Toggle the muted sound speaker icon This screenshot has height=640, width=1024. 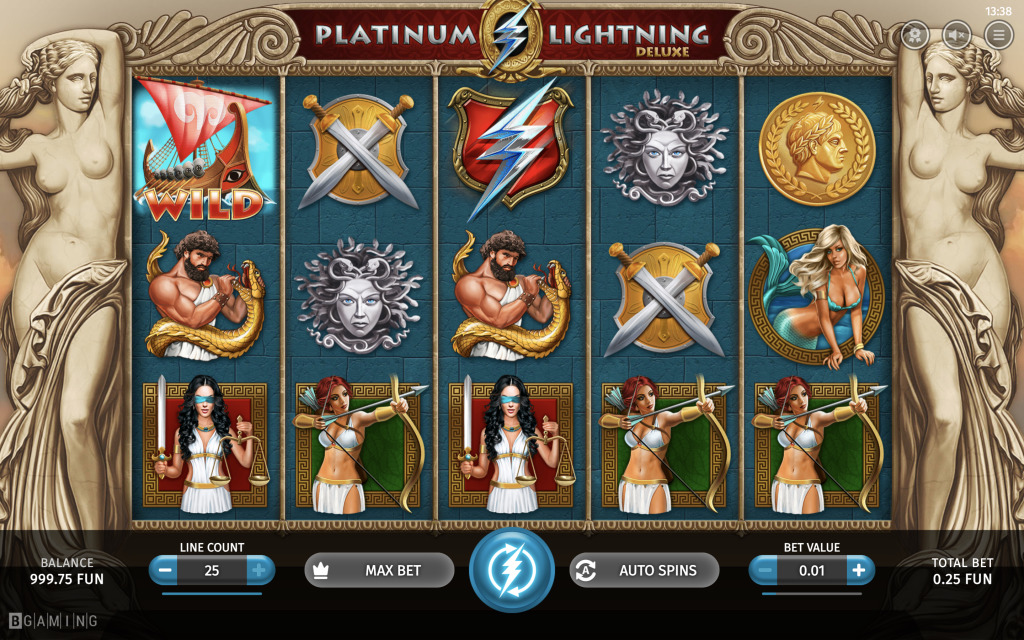pyautogui.click(x=956, y=35)
